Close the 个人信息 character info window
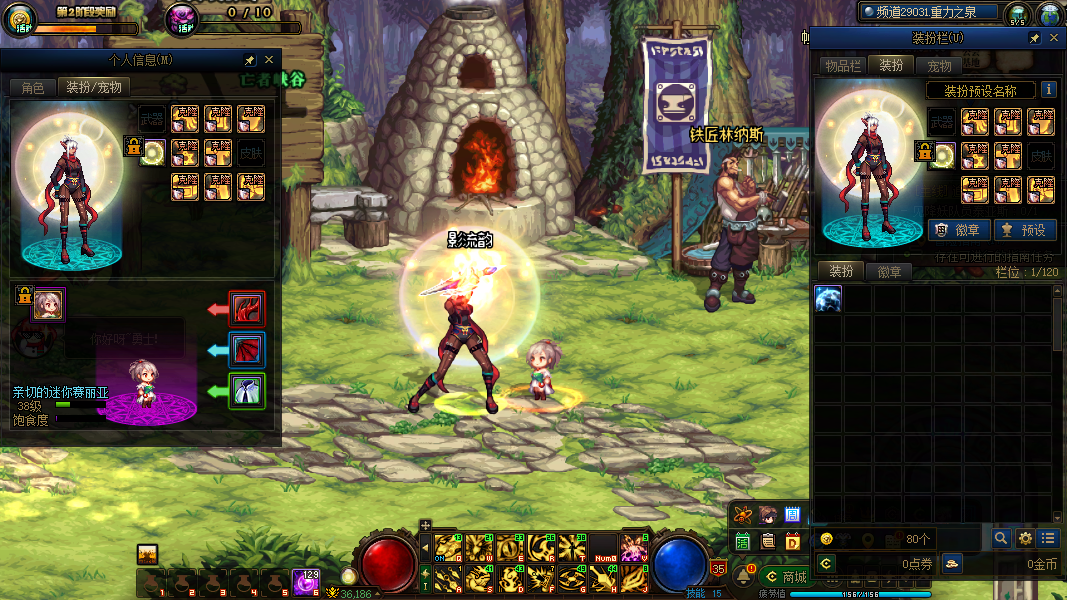 [x=269, y=61]
